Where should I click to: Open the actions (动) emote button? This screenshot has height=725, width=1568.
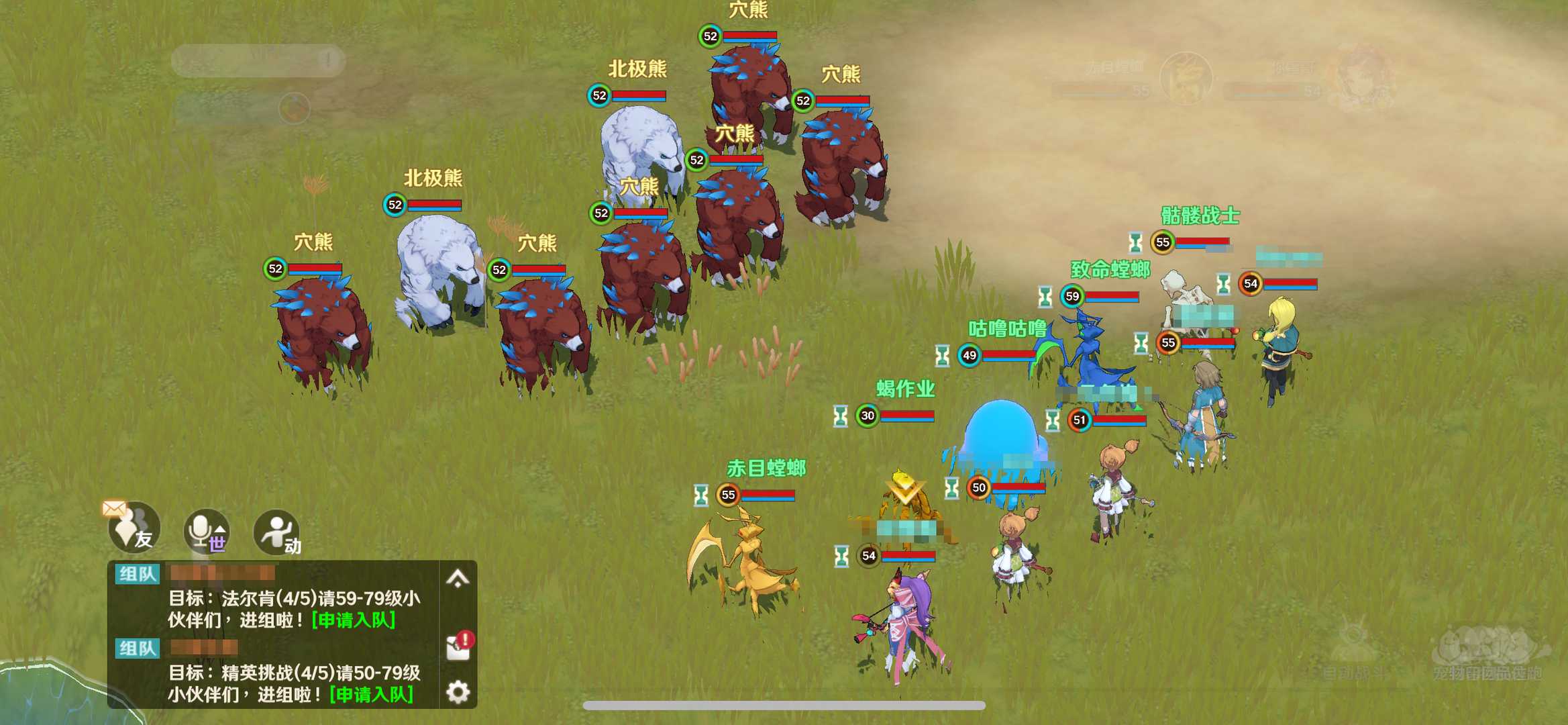coord(277,532)
